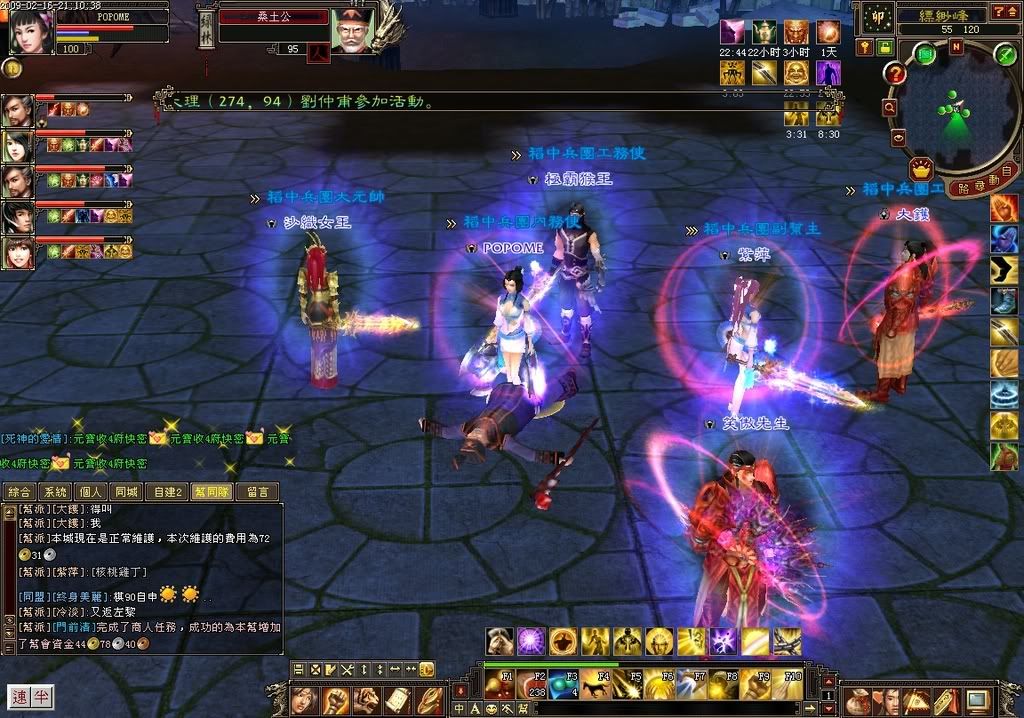Click the fist icon in bottom-left menu
Image resolution: width=1024 pixels, height=718 pixels.
click(335, 699)
